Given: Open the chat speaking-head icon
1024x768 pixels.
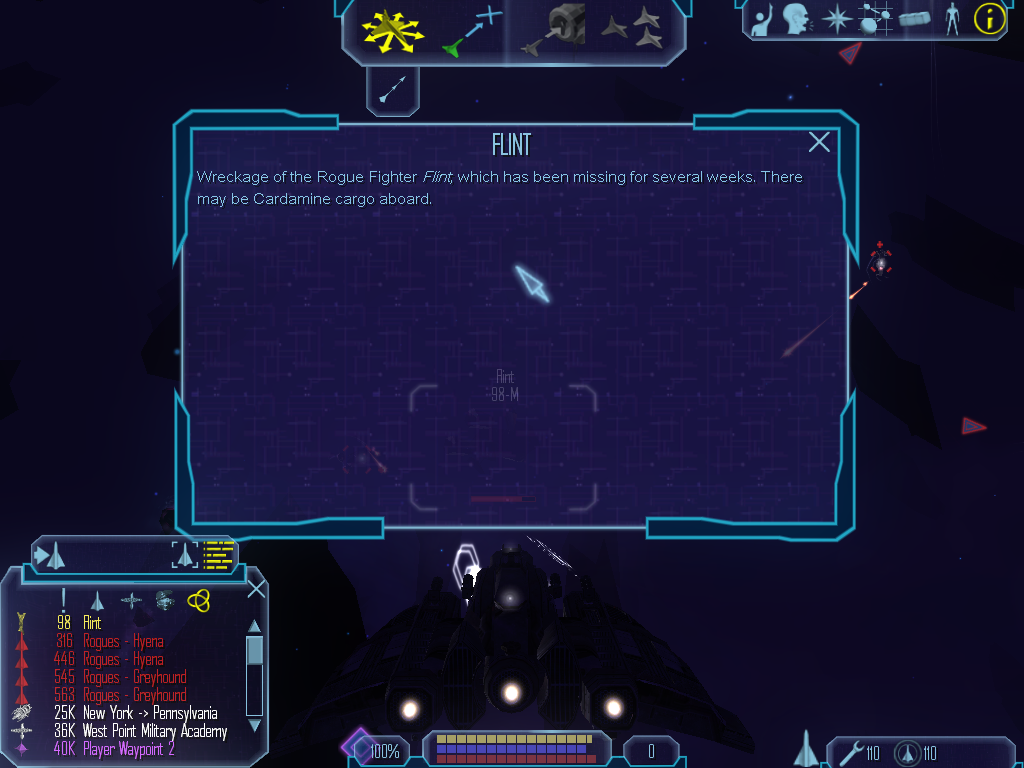Looking at the screenshot, I should [796, 18].
